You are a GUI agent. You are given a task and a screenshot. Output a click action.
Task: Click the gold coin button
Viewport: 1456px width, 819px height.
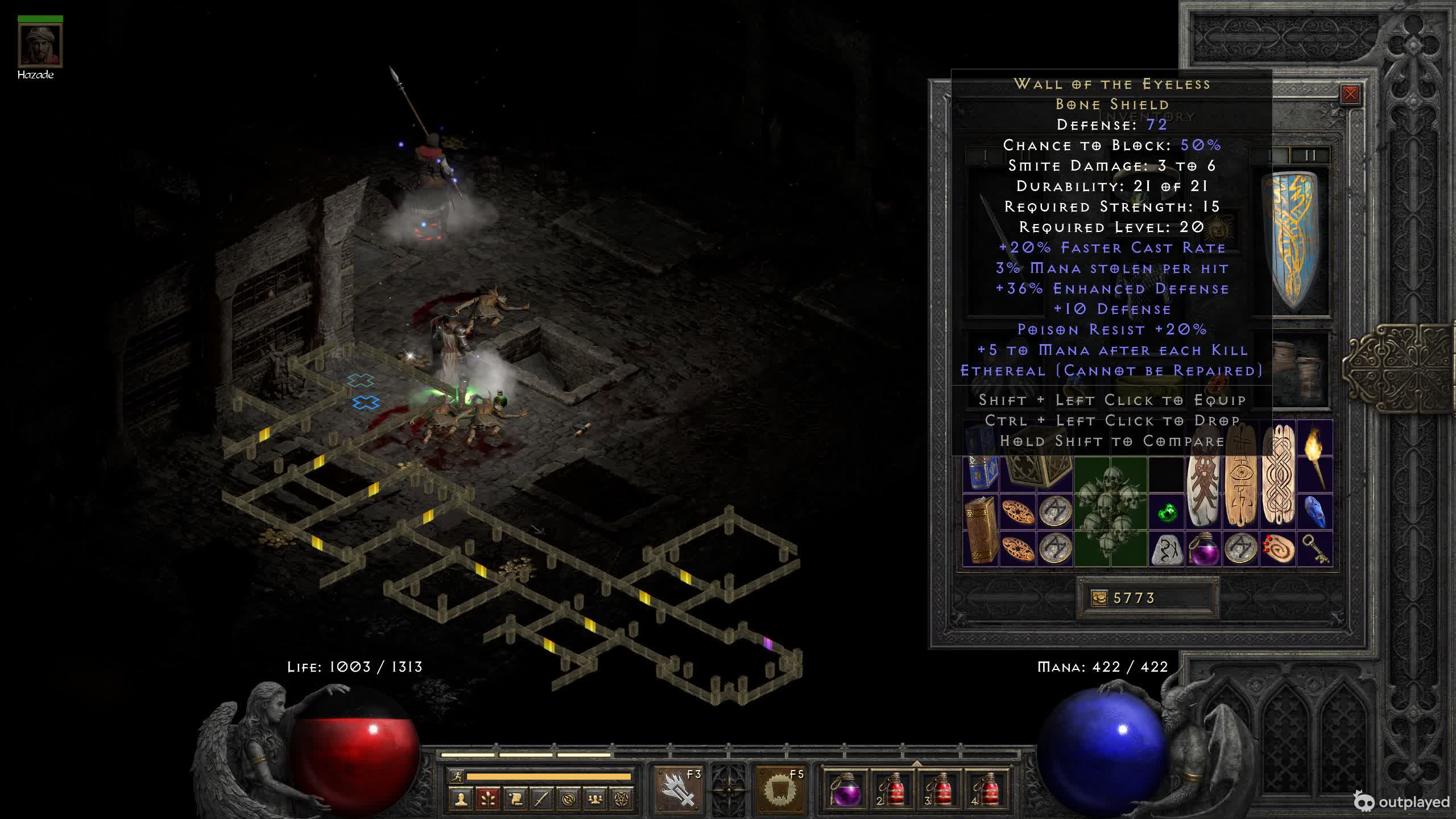pyautogui.click(x=1099, y=598)
